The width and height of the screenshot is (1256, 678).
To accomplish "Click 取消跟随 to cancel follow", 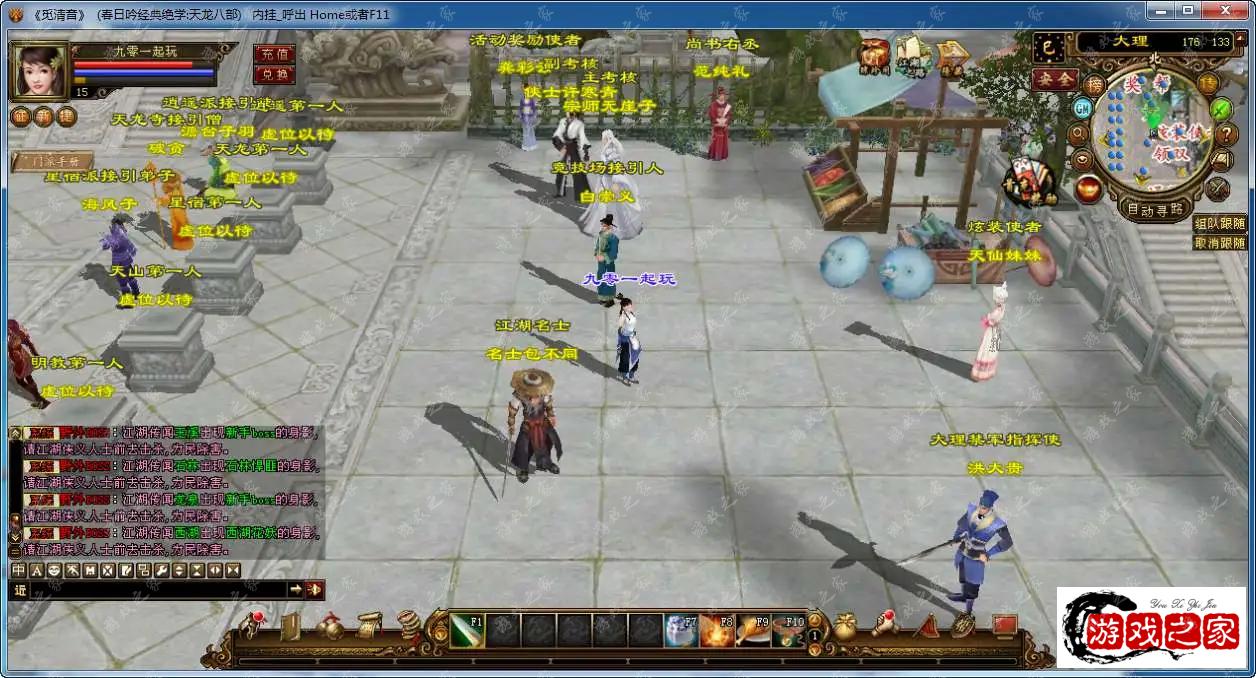I will click(x=1220, y=242).
